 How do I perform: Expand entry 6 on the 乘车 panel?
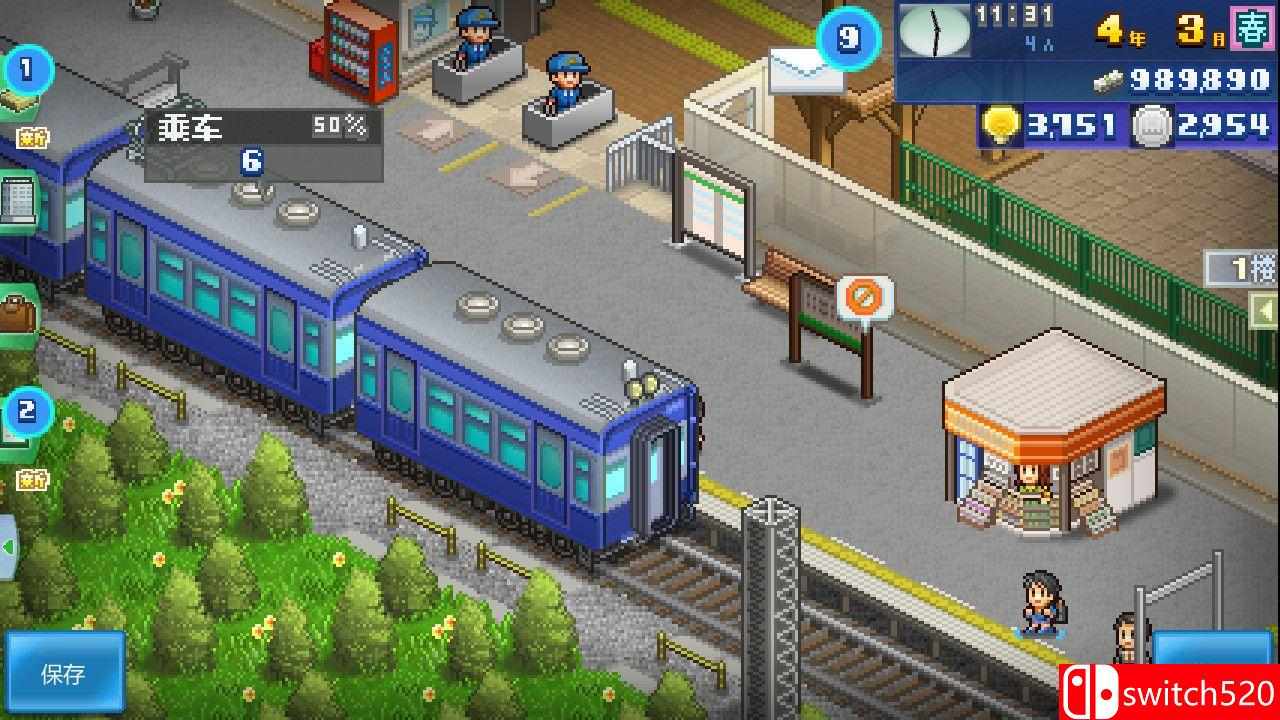249,158
